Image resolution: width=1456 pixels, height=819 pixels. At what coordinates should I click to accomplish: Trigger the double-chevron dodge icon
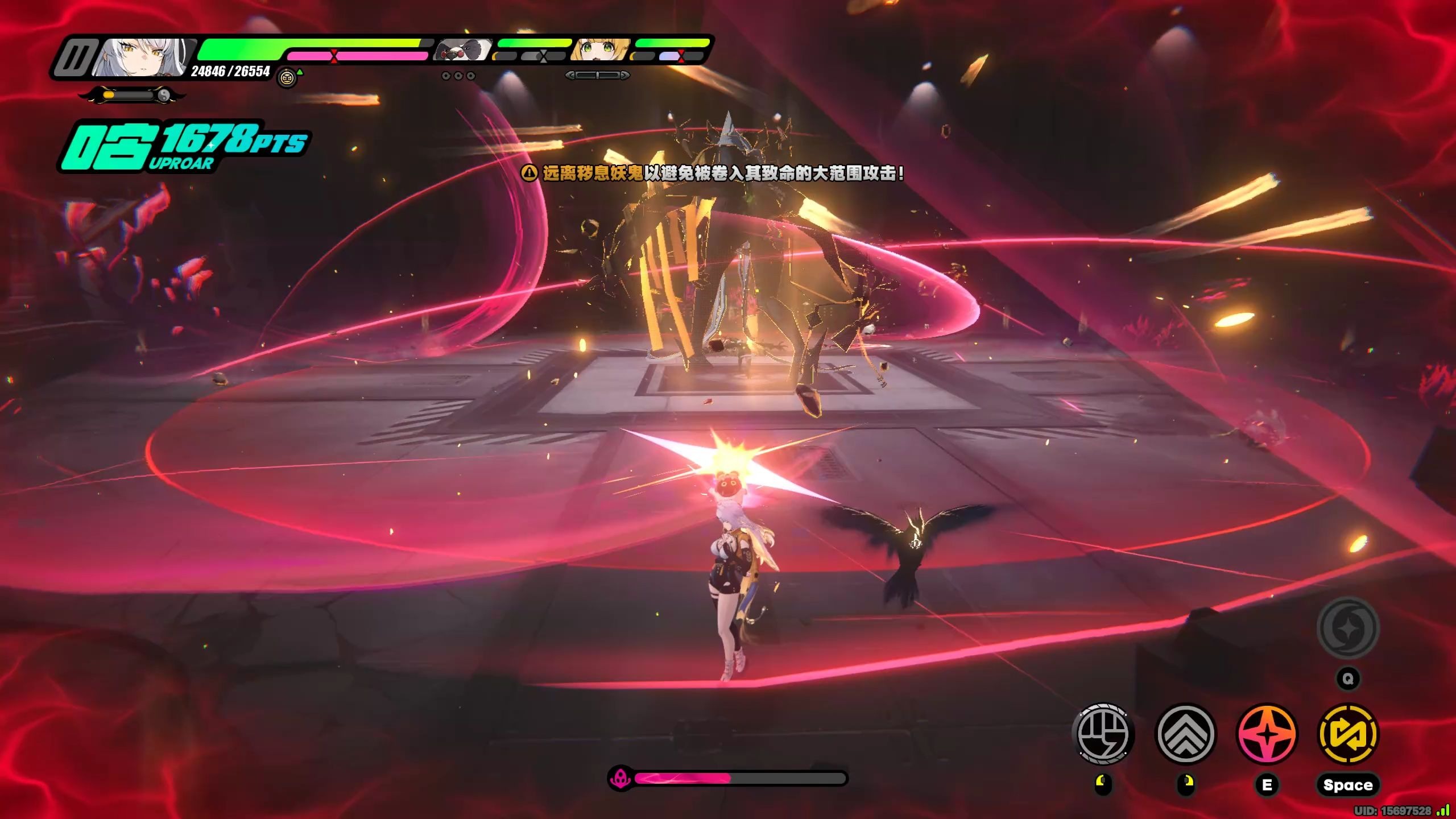coord(1186,734)
